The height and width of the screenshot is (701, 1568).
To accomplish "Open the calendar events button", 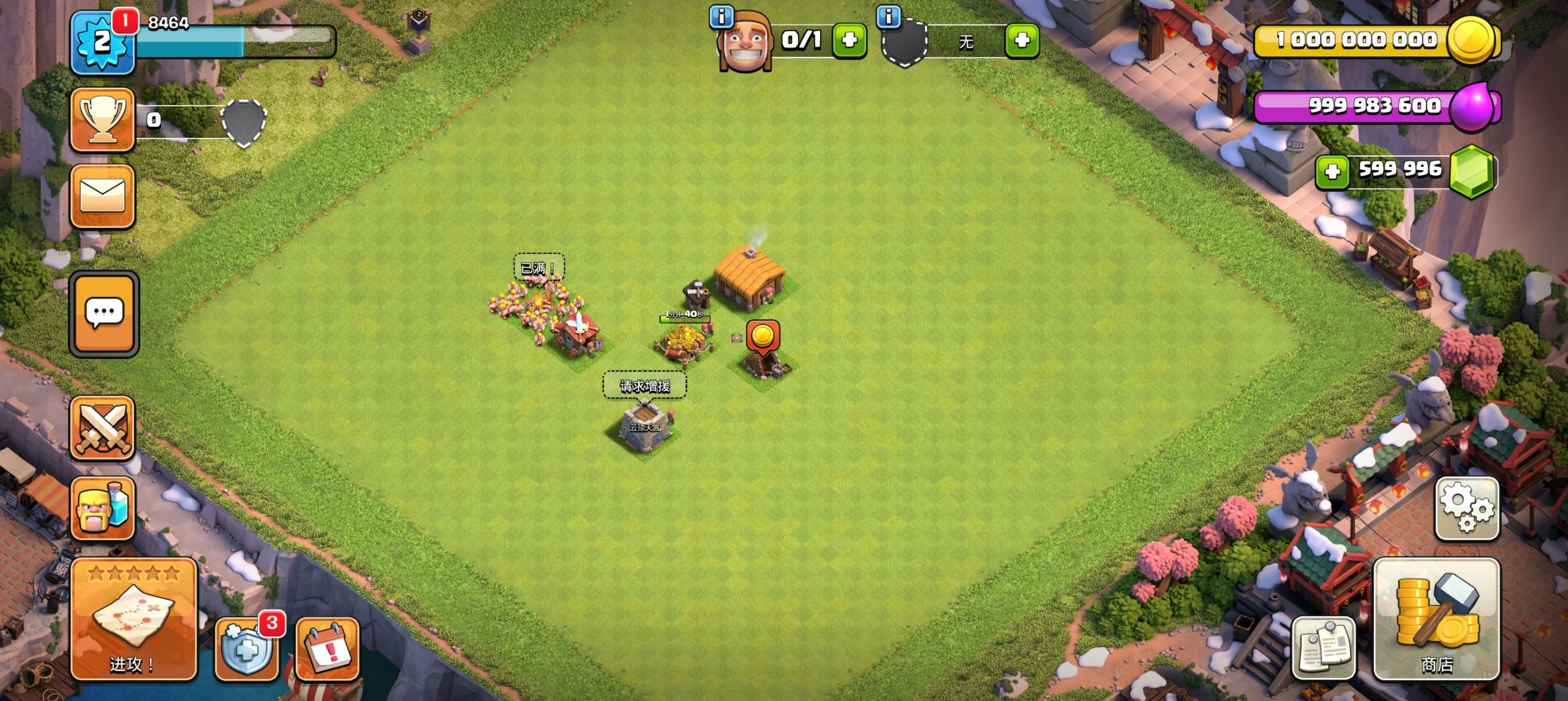I will (x=327, y=650).
